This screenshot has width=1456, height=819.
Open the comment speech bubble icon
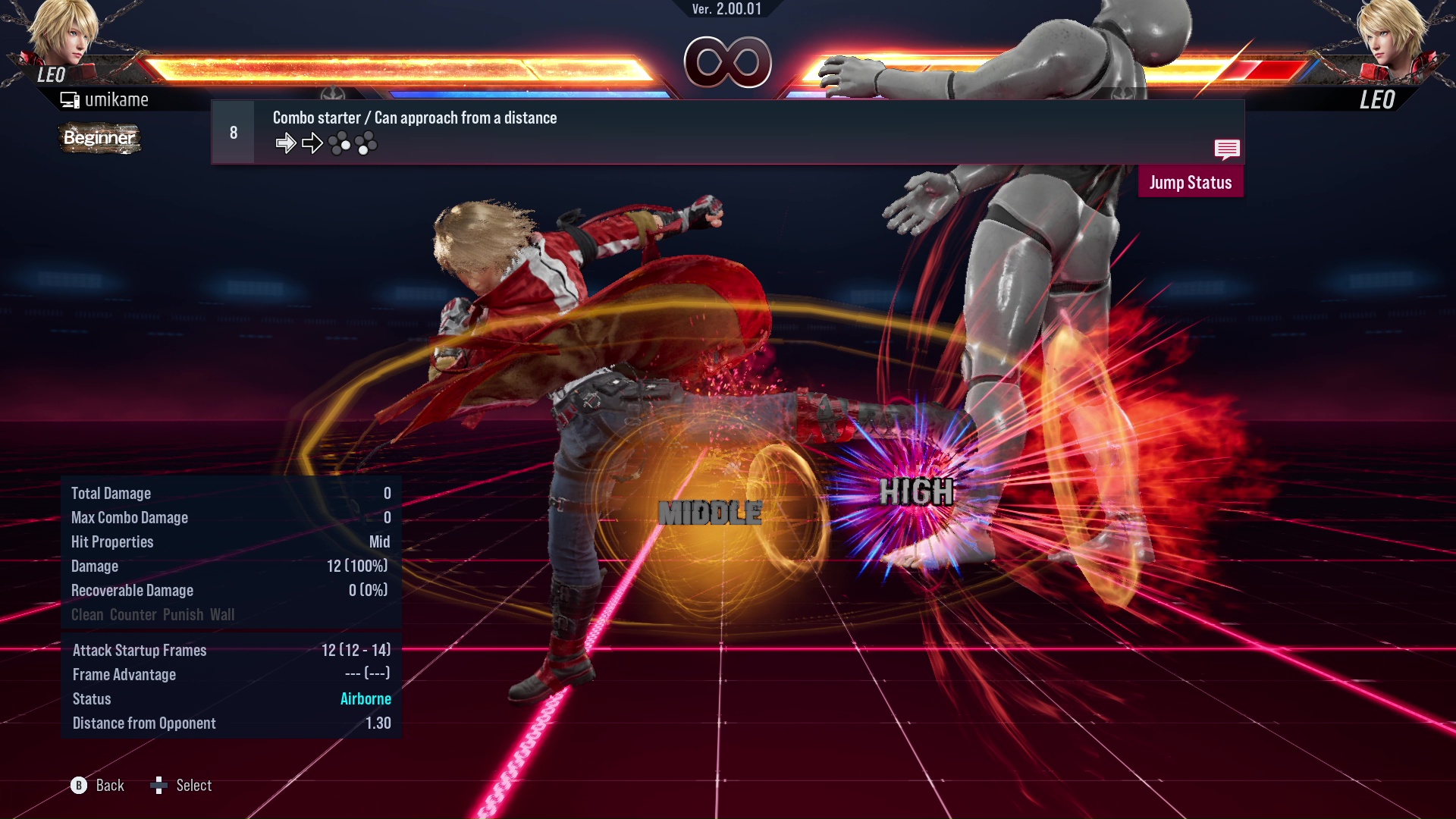click(1227, 149)
